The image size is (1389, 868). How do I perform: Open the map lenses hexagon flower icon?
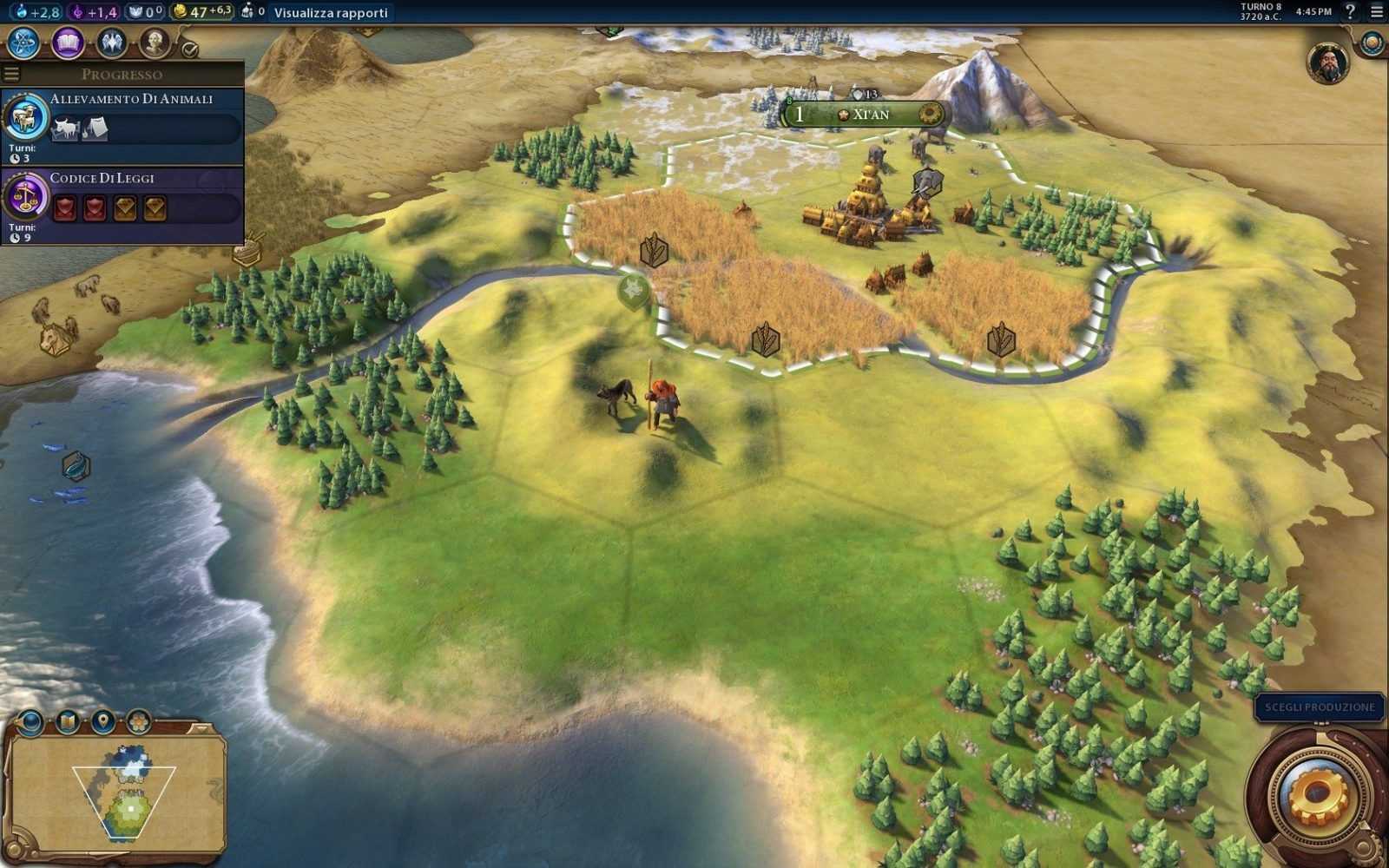[138, 721]
